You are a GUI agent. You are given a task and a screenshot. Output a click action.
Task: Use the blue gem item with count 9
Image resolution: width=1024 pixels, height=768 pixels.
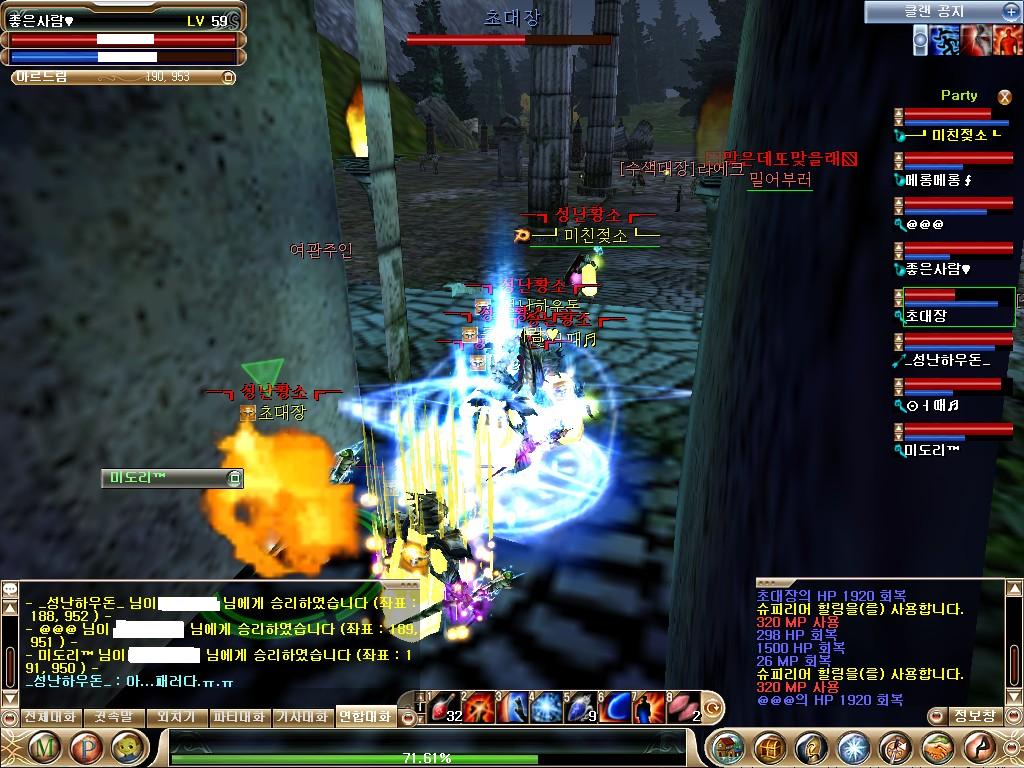580,707
